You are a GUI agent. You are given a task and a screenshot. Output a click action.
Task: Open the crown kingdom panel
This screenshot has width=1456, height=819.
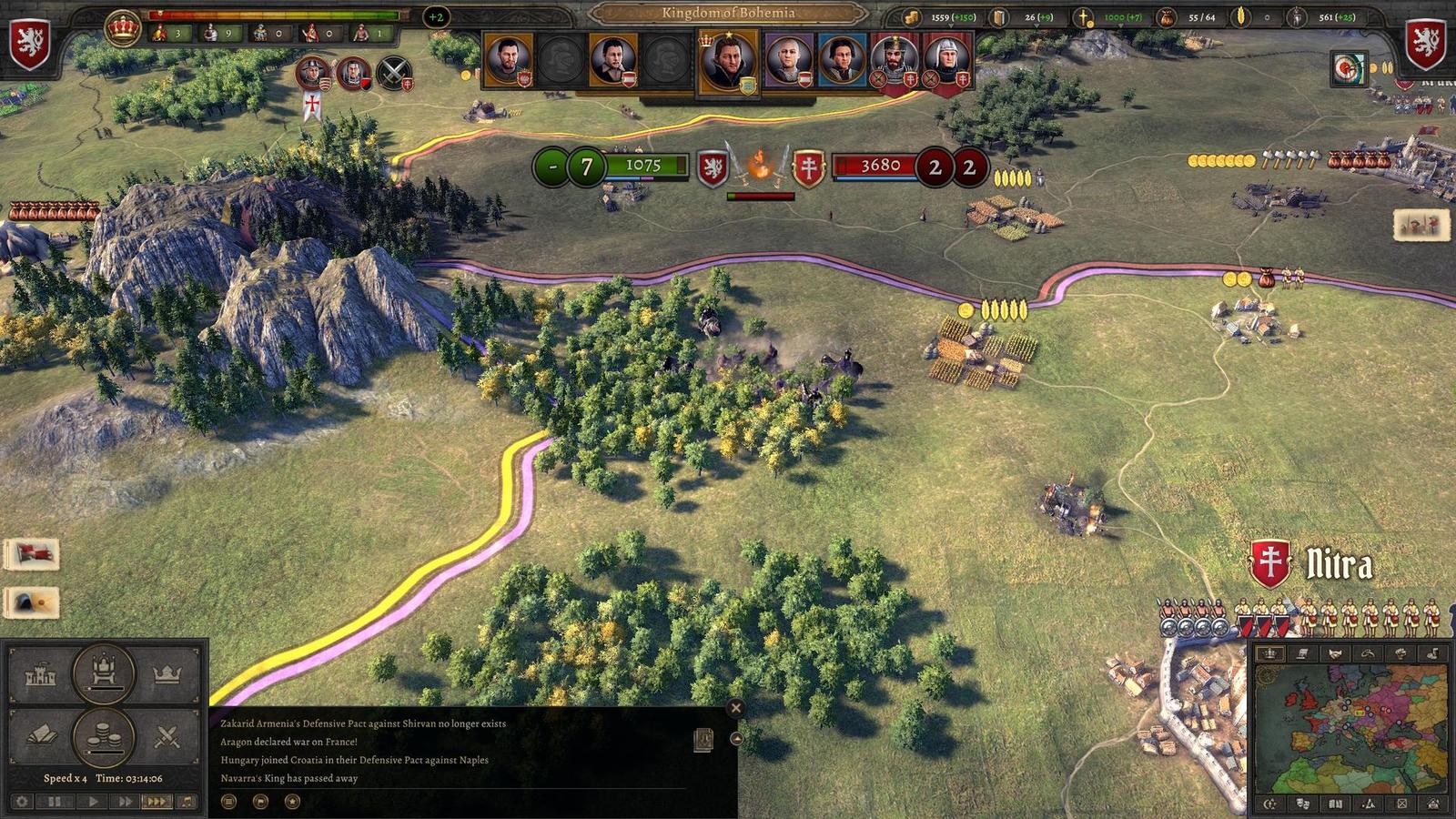click(x=167, y=675)
